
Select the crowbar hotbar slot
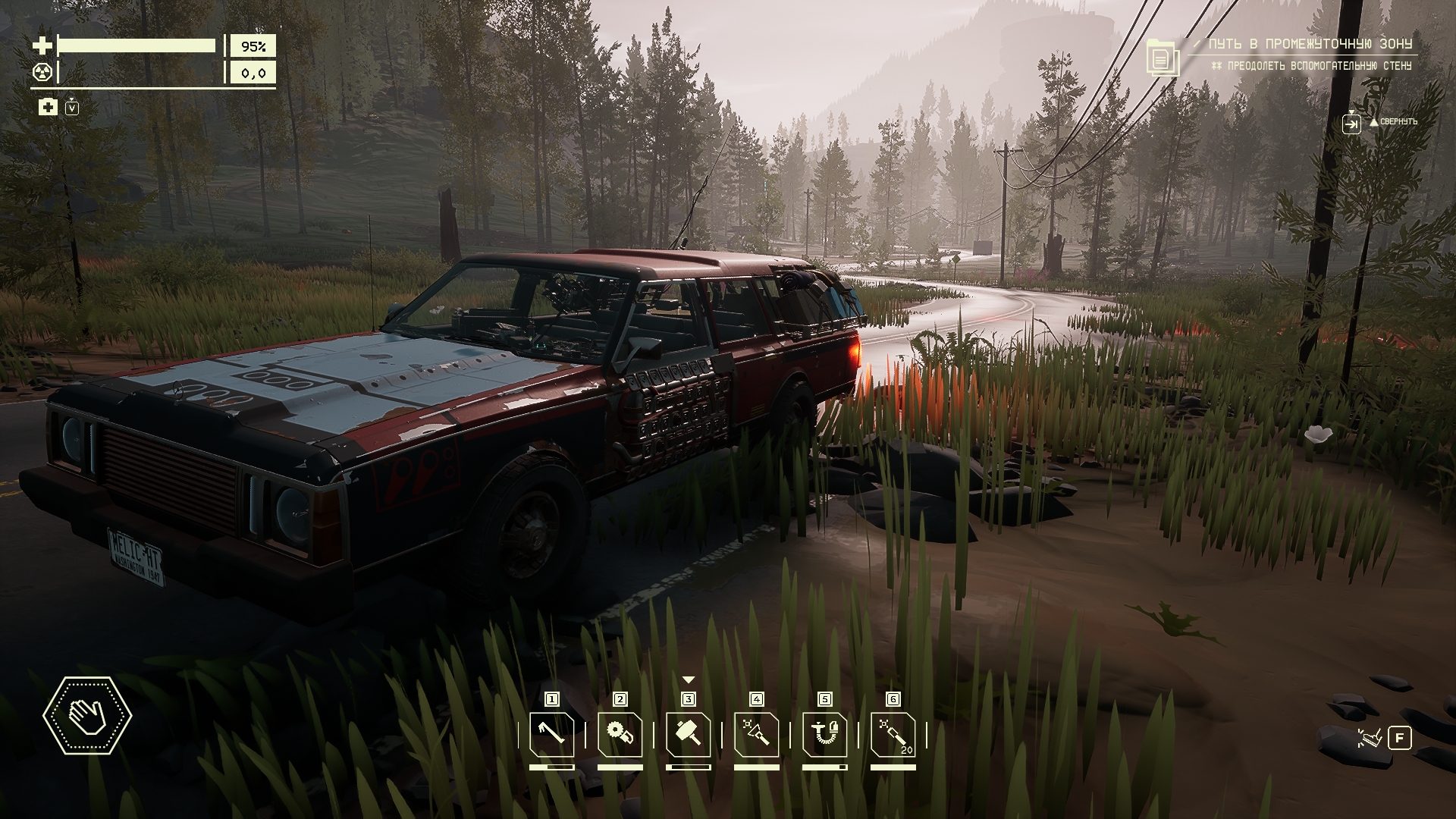point(551,735)
